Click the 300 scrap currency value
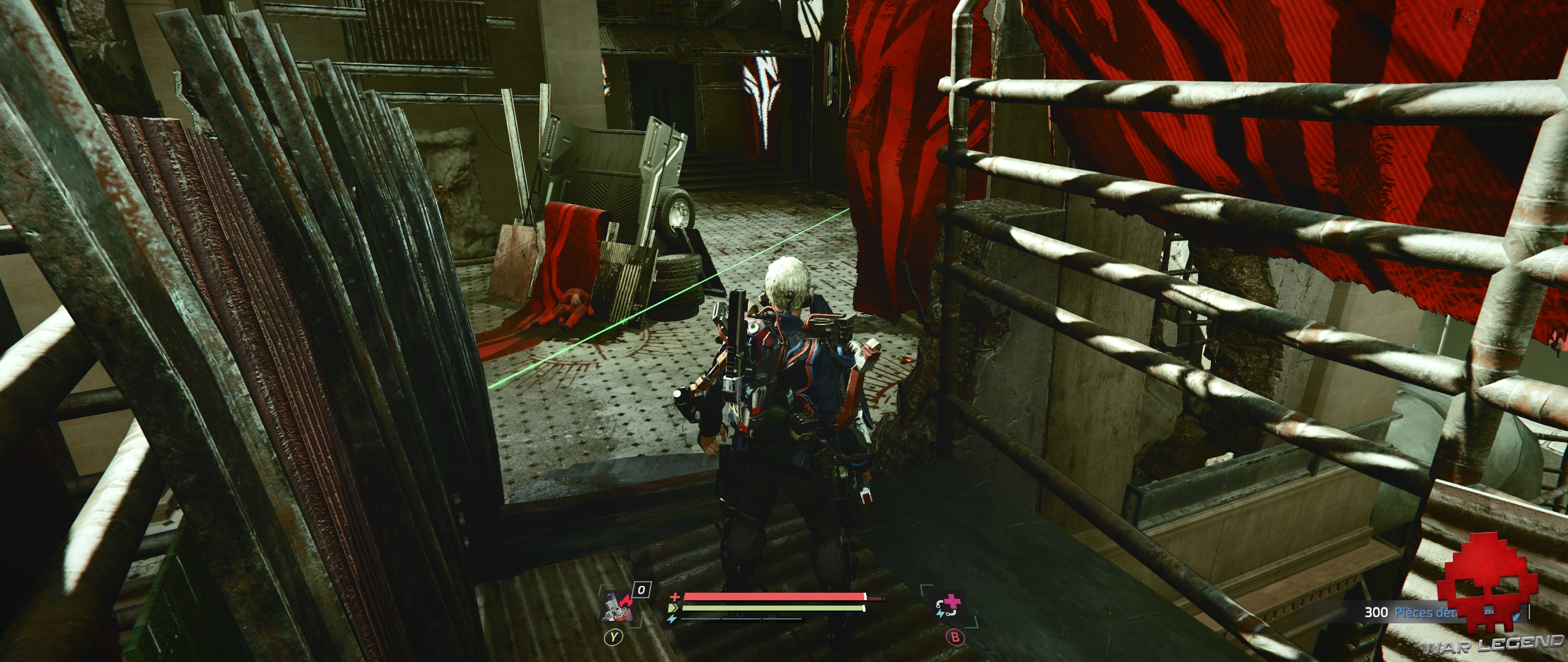The image size is (1568, 662). click(x=1376, y=612)
